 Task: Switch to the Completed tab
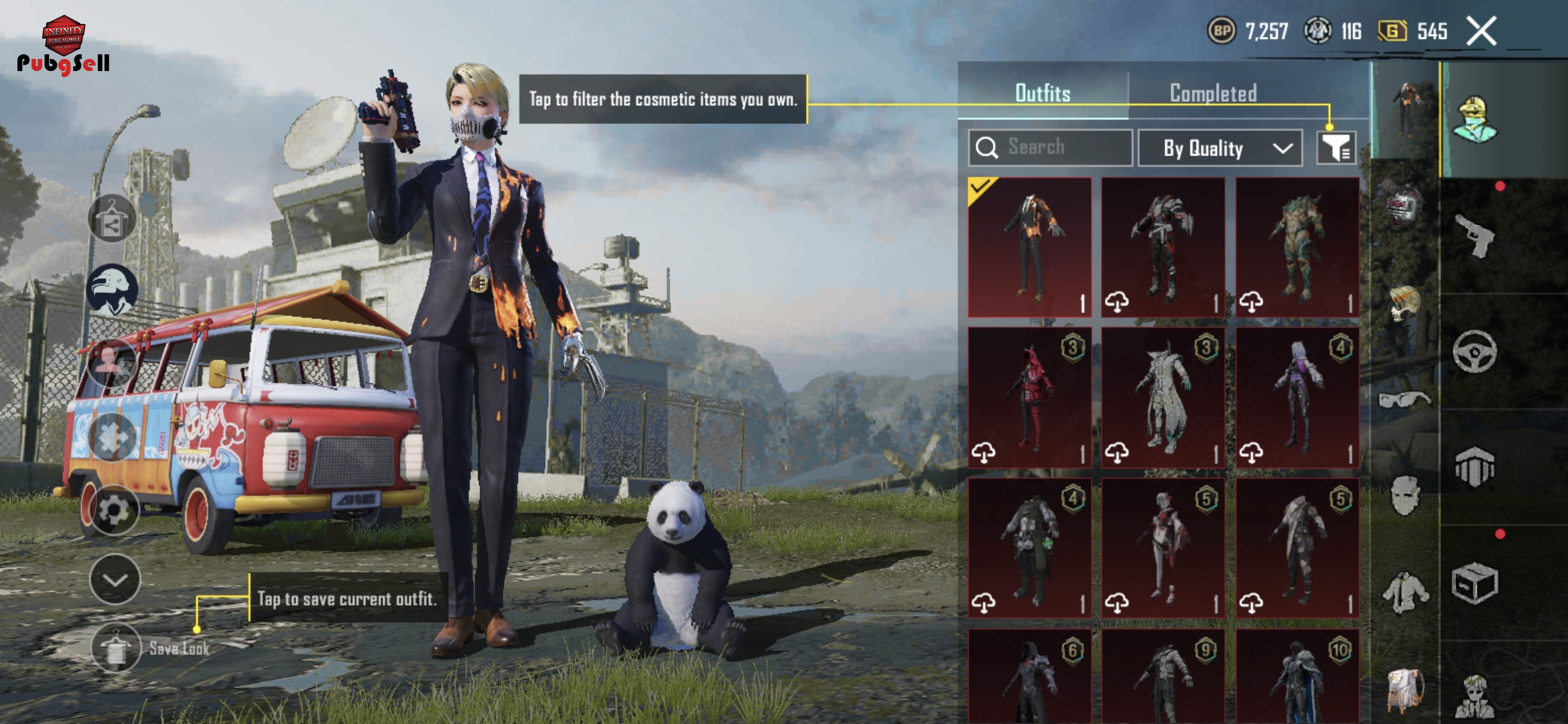coord(1213,93)
